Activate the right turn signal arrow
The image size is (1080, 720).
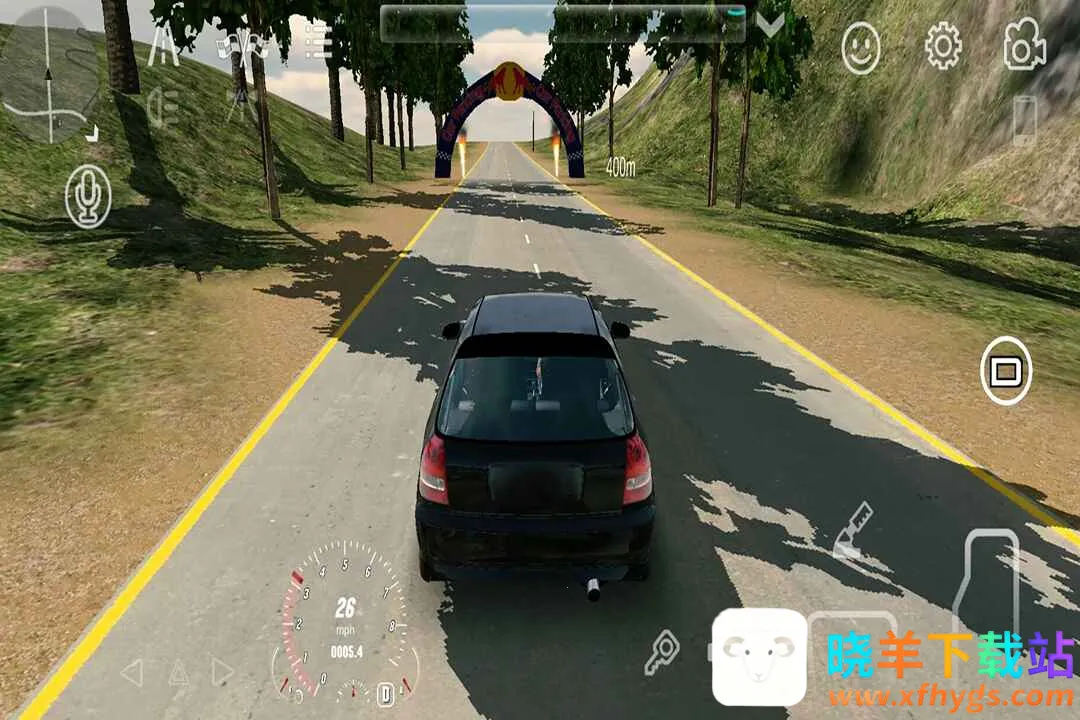click(222, 672)
